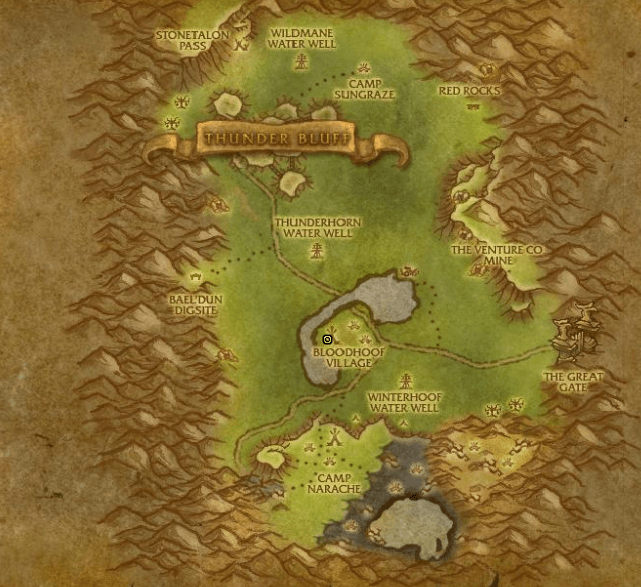This screenshot has height=587, width=641.
Task: Click the Red Rocks location label
Action: click(x=469, y=91)
